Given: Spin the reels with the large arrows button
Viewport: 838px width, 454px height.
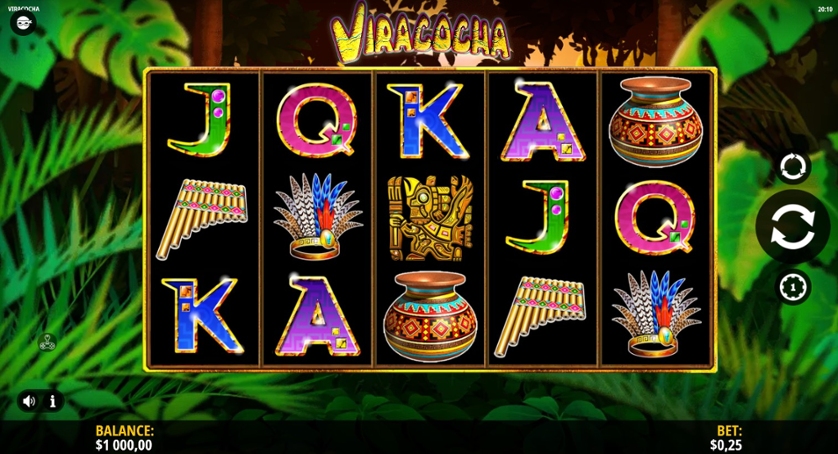Looking at the screenshot, I should pos(792,227).
